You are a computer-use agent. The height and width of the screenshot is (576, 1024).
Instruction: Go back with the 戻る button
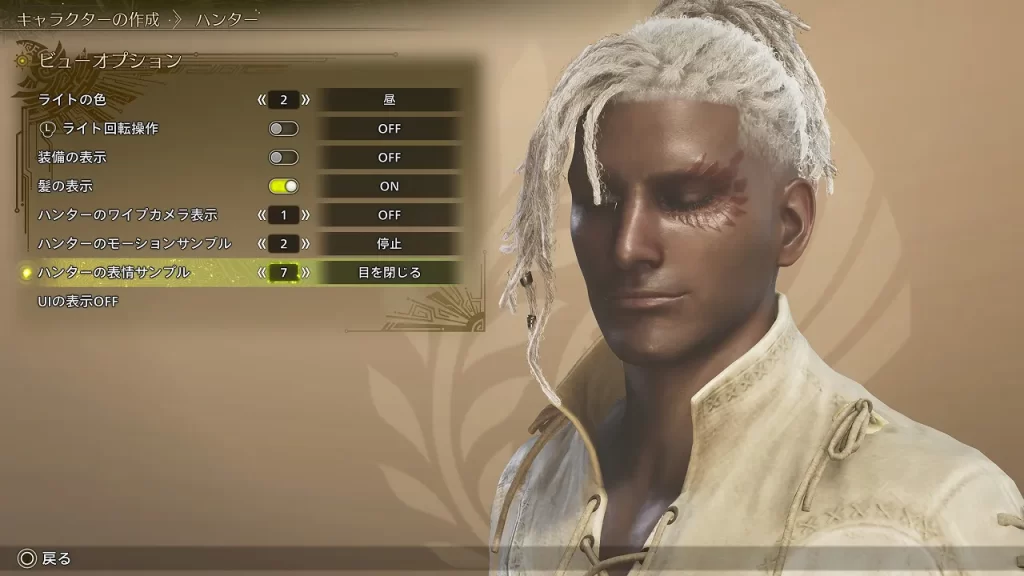tap(46, 558)
